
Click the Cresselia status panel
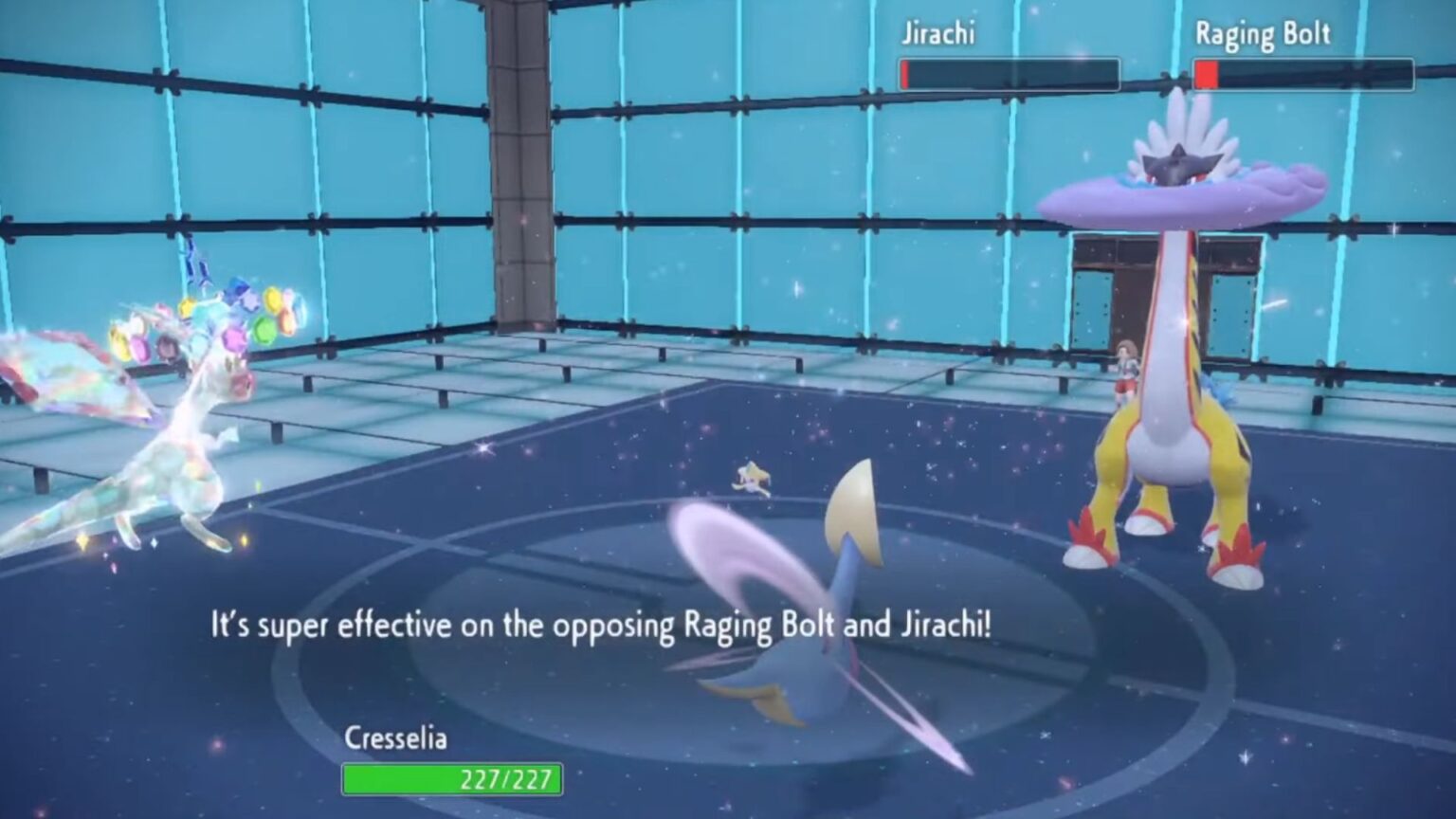pos(446,758)
